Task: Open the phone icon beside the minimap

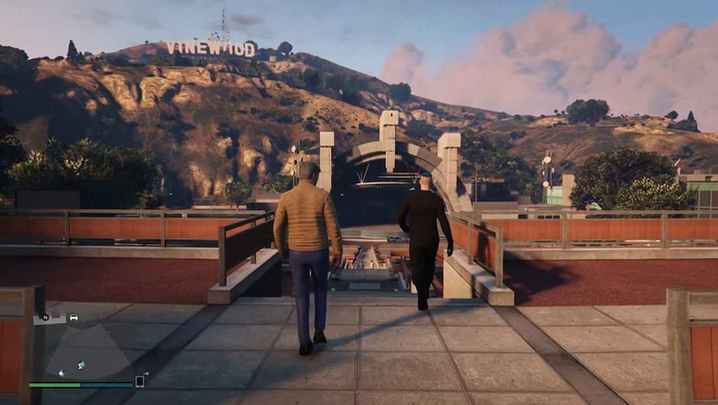Action: tap(141, 380)
